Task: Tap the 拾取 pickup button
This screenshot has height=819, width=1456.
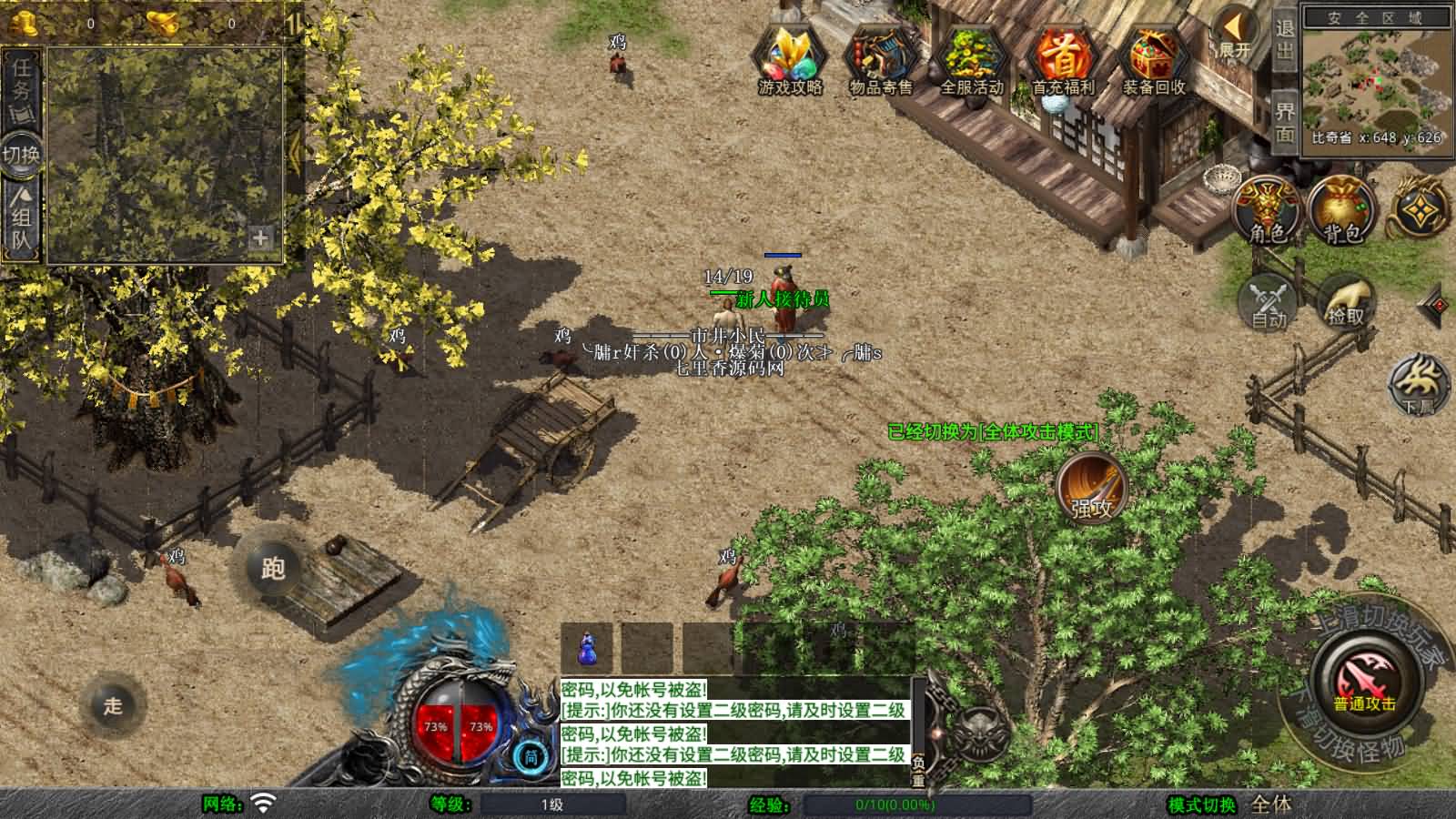Action: click(x=1346, y=300)
